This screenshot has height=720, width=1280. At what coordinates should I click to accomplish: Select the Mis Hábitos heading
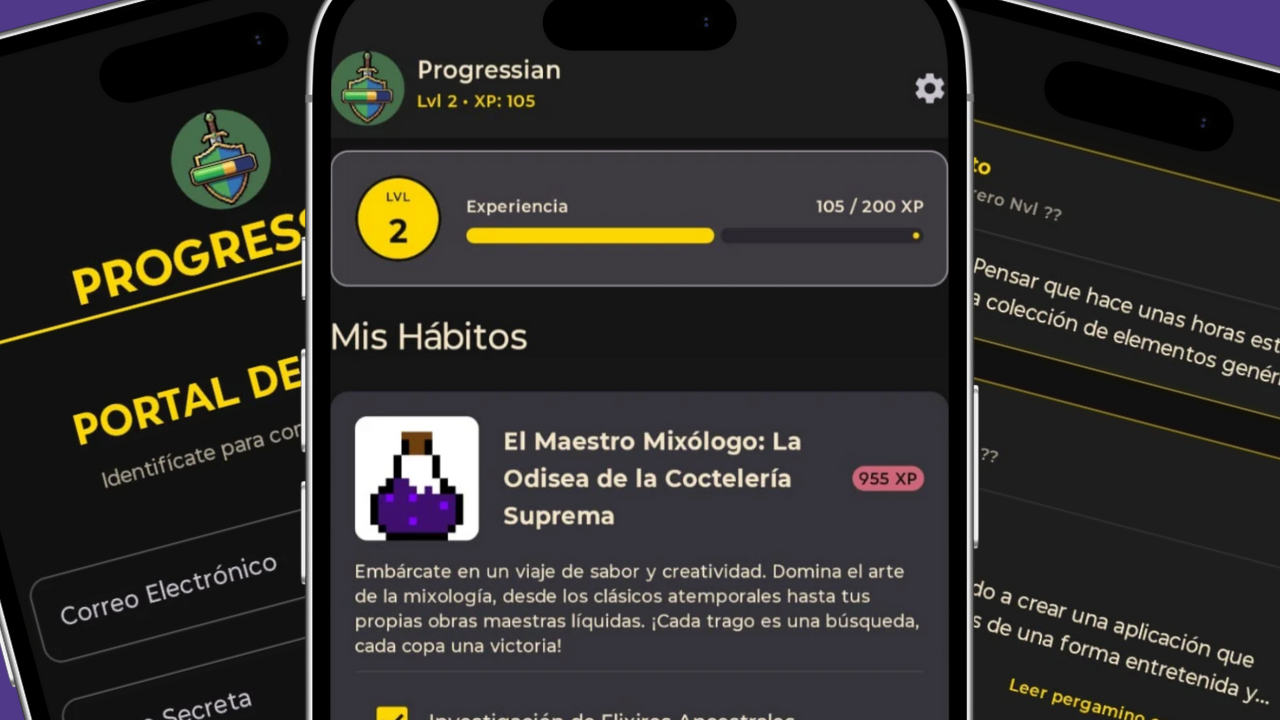(x=428, y=337)
